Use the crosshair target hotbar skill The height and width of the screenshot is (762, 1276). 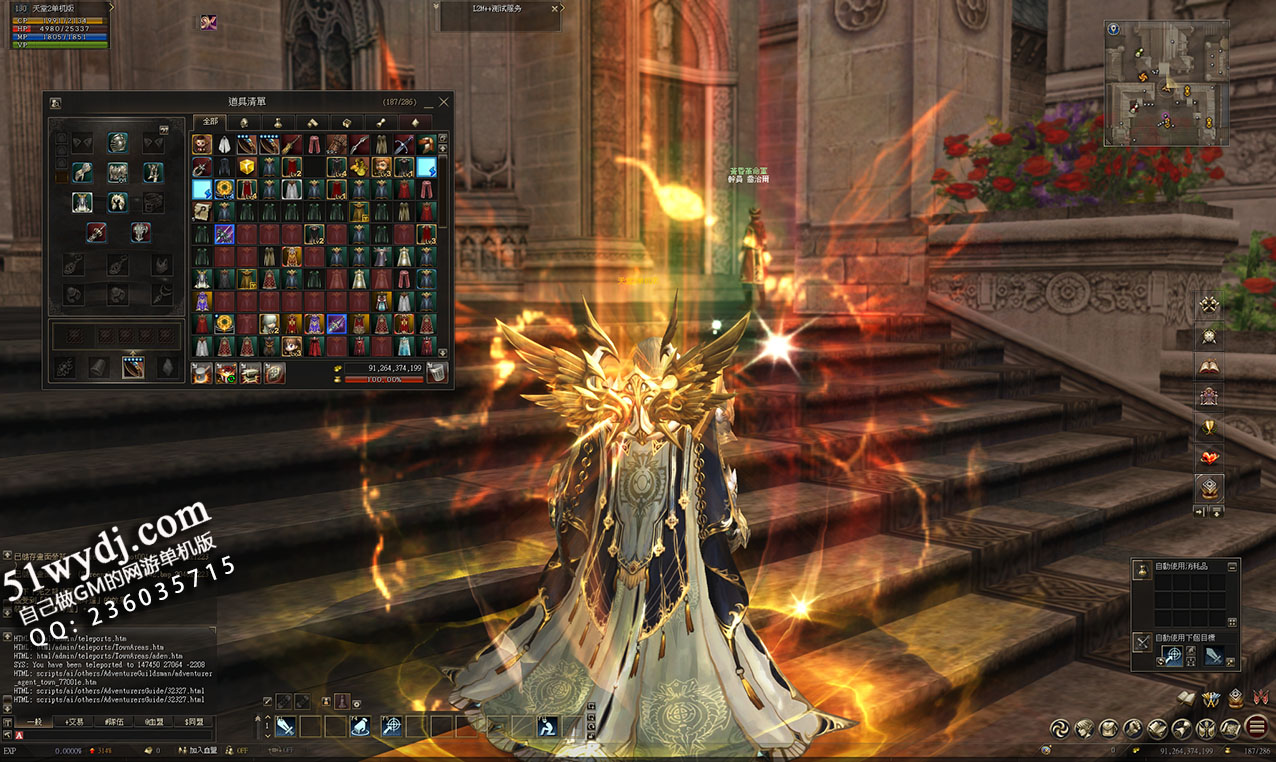pyautogui.click(x=391, y=727)
